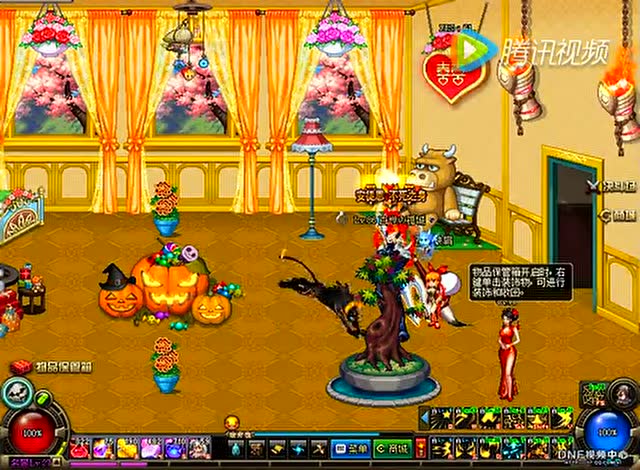The height and width of the screenshot is (470, 640).
Task: Open the crossed-tools icon in bottom menu row
Action: pos(318,447)
